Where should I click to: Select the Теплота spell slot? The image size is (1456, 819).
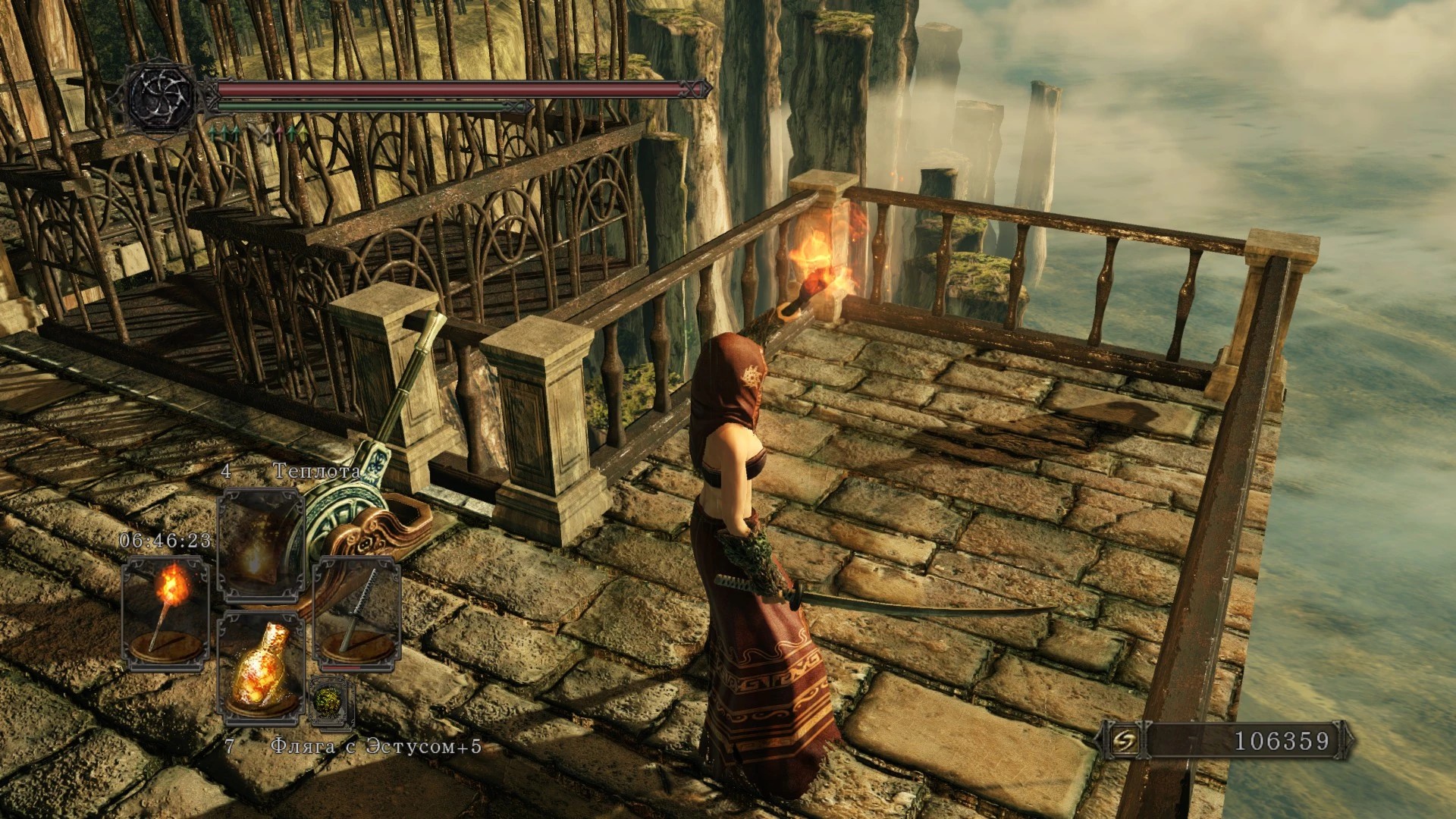pos(260,544)
